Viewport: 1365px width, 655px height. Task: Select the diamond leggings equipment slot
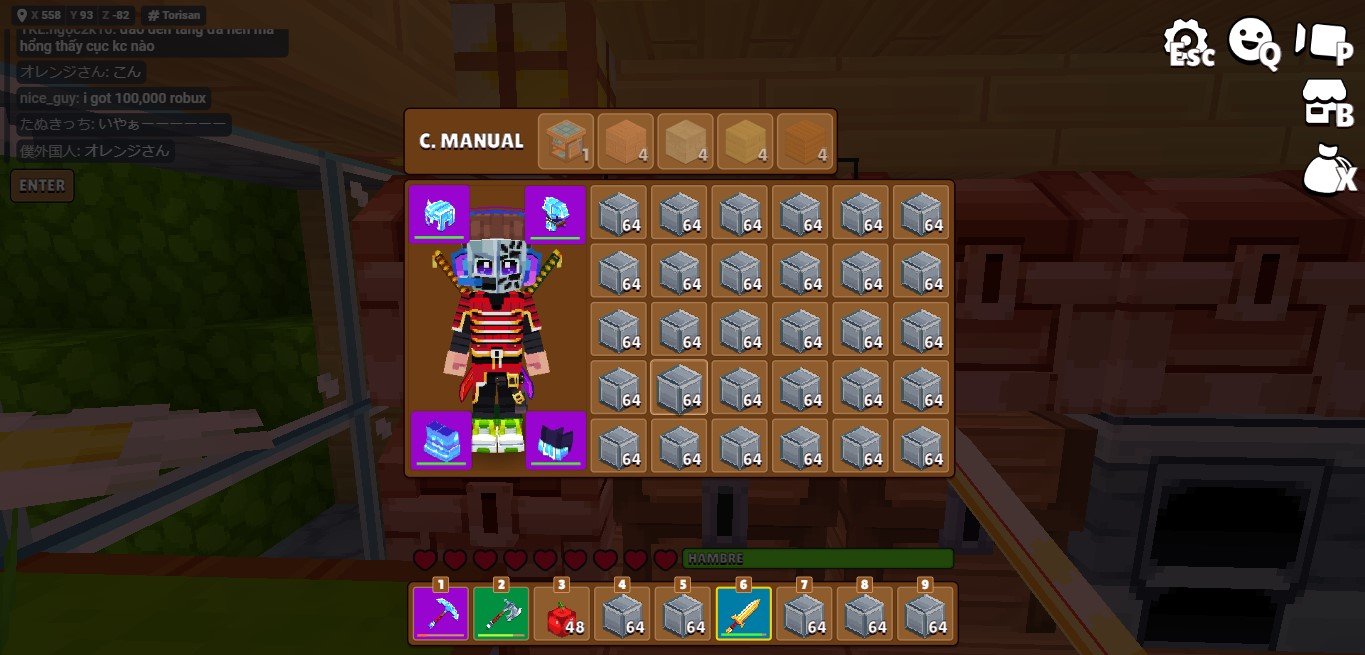click(x=441, y=440)
